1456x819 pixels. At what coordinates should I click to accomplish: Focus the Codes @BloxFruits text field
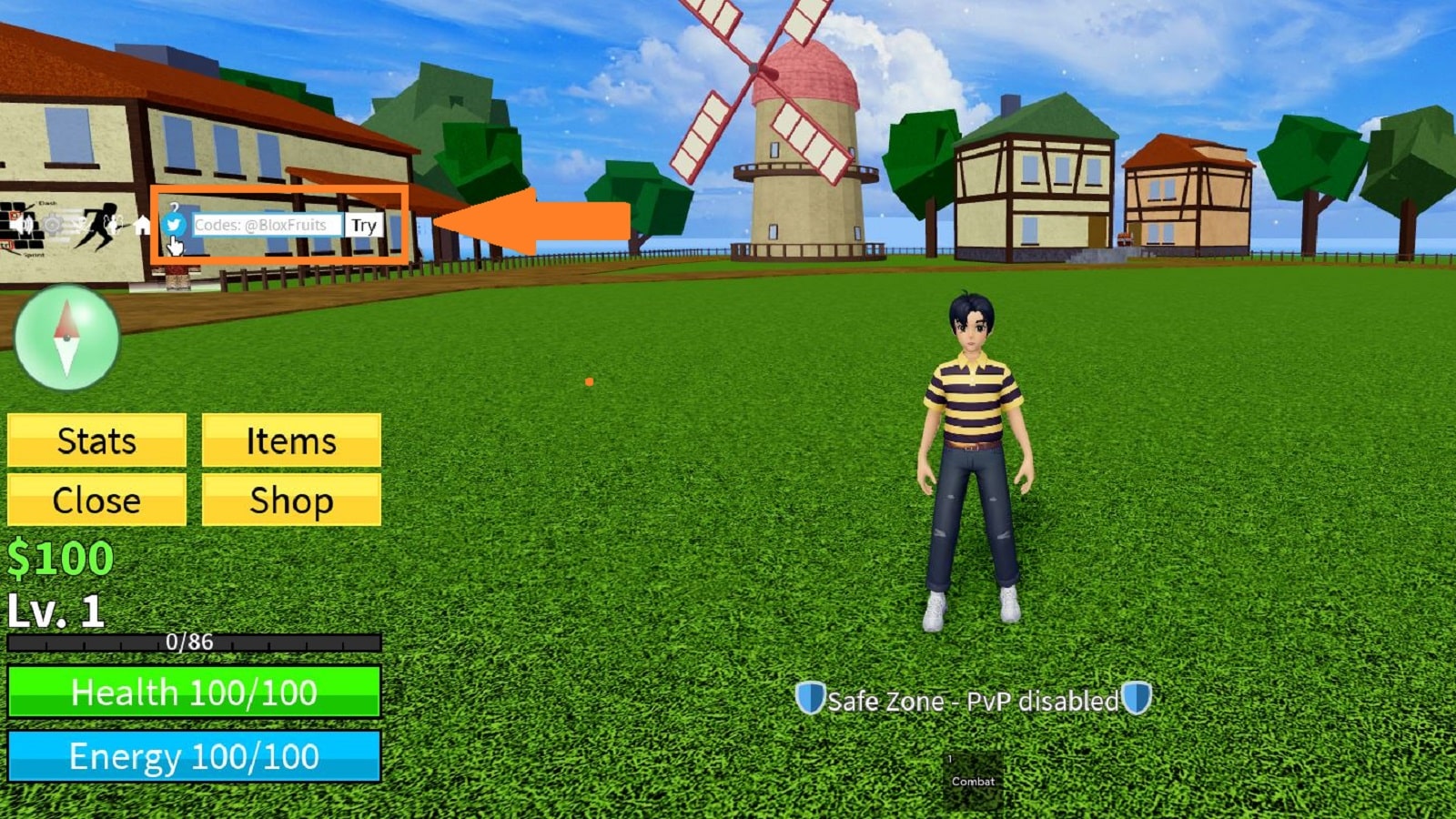(267, 225)
